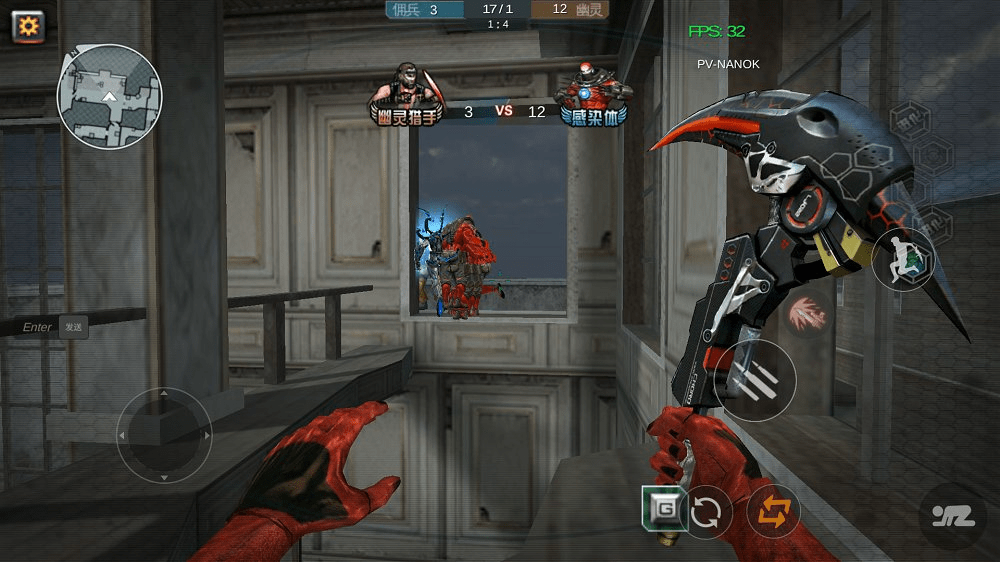Switch weapon with the orange arrows button
The height and width of the screenshot is (562, 1000).
772,511
